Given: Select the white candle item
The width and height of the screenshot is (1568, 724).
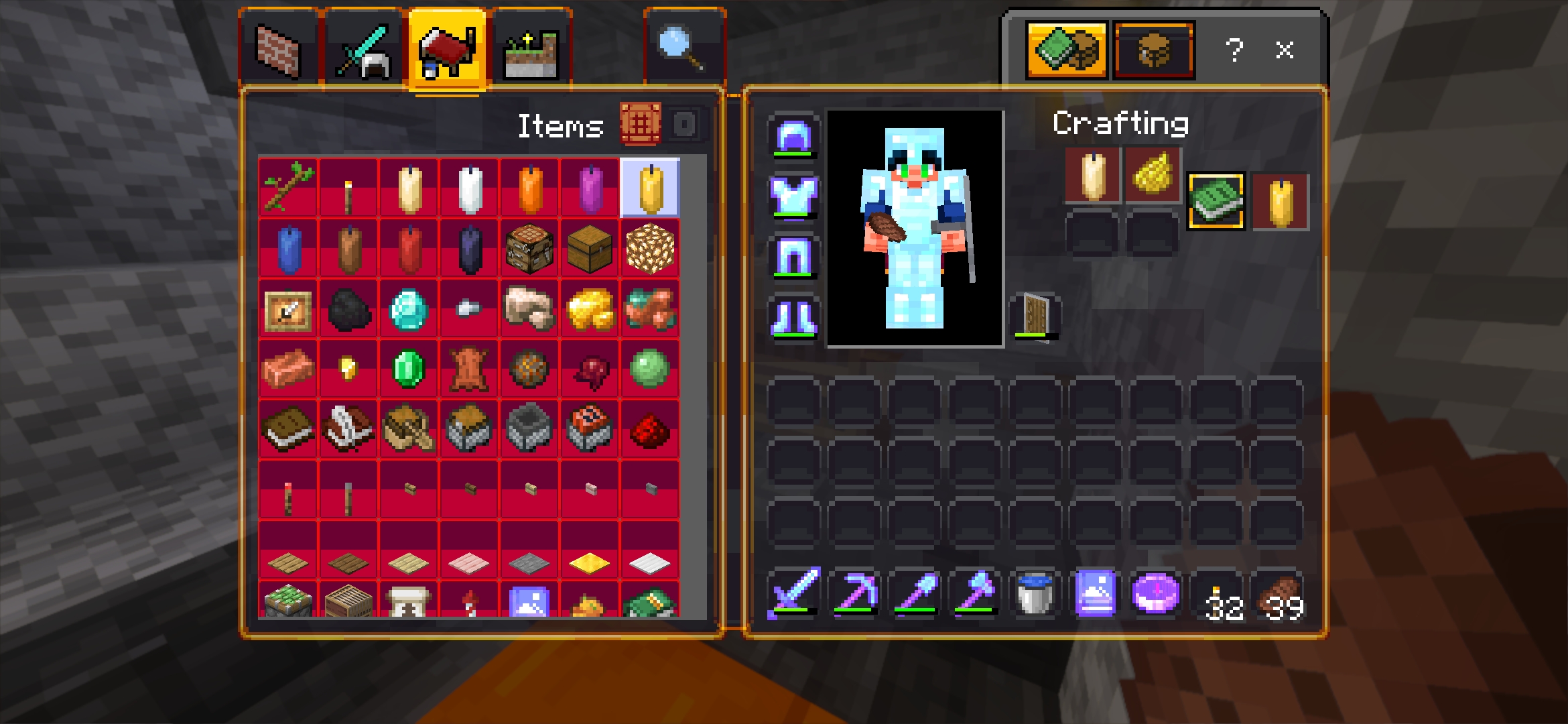Looking at the screenshot, I should coord(470,188).
